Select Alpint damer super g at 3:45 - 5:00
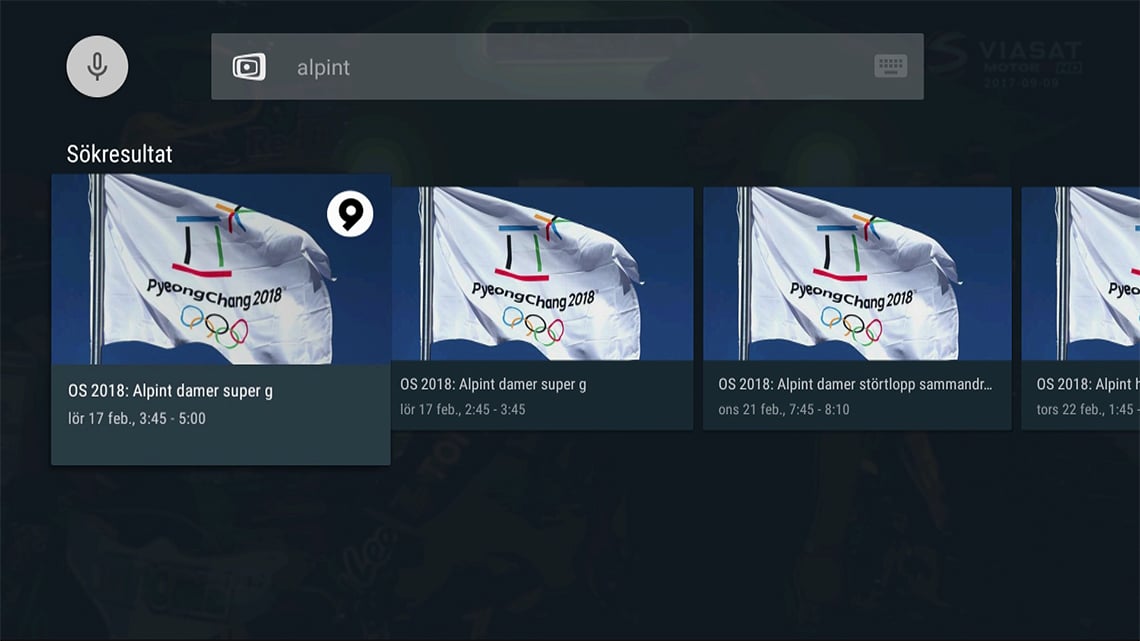The height and width of the screenshot is (641, 1140). pos(220,318)
